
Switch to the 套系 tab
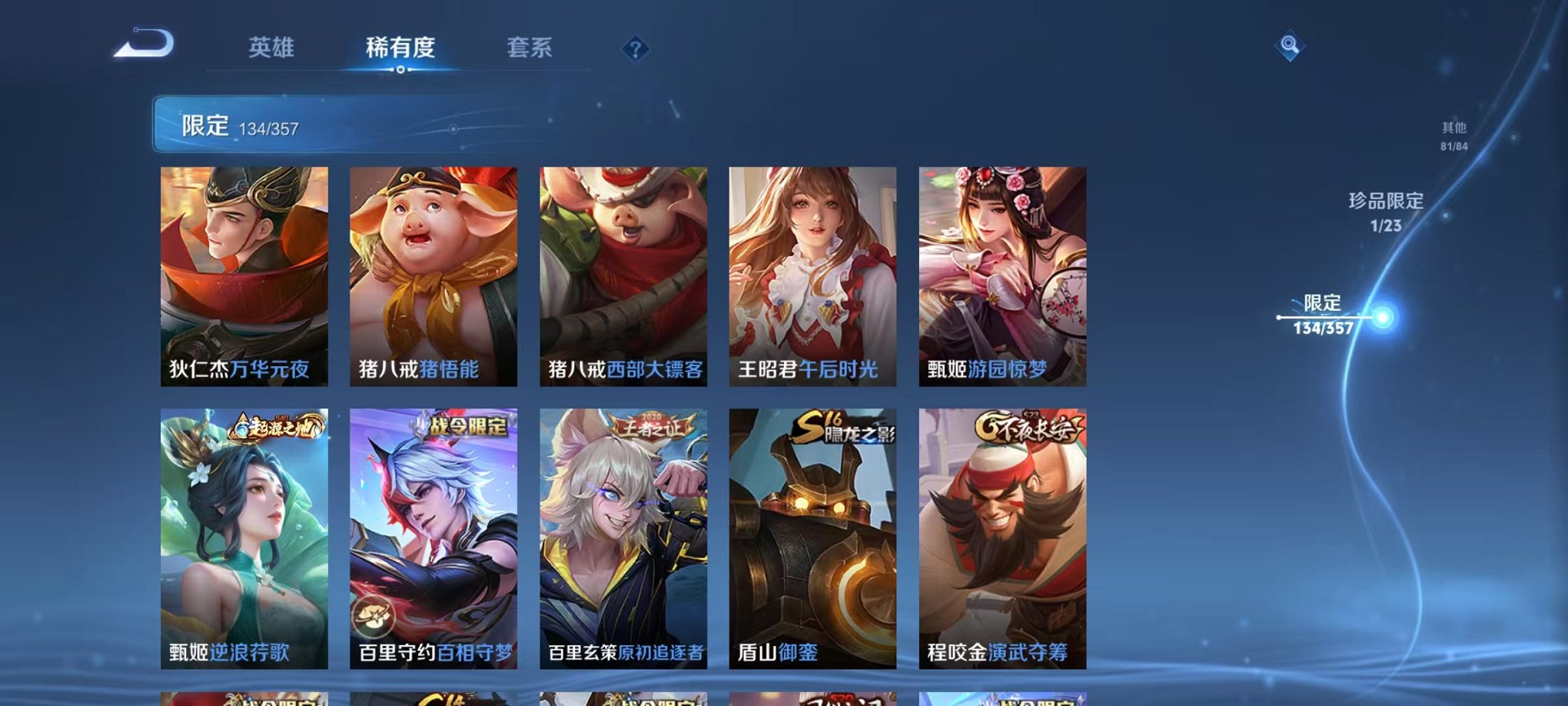coord(533,48)
